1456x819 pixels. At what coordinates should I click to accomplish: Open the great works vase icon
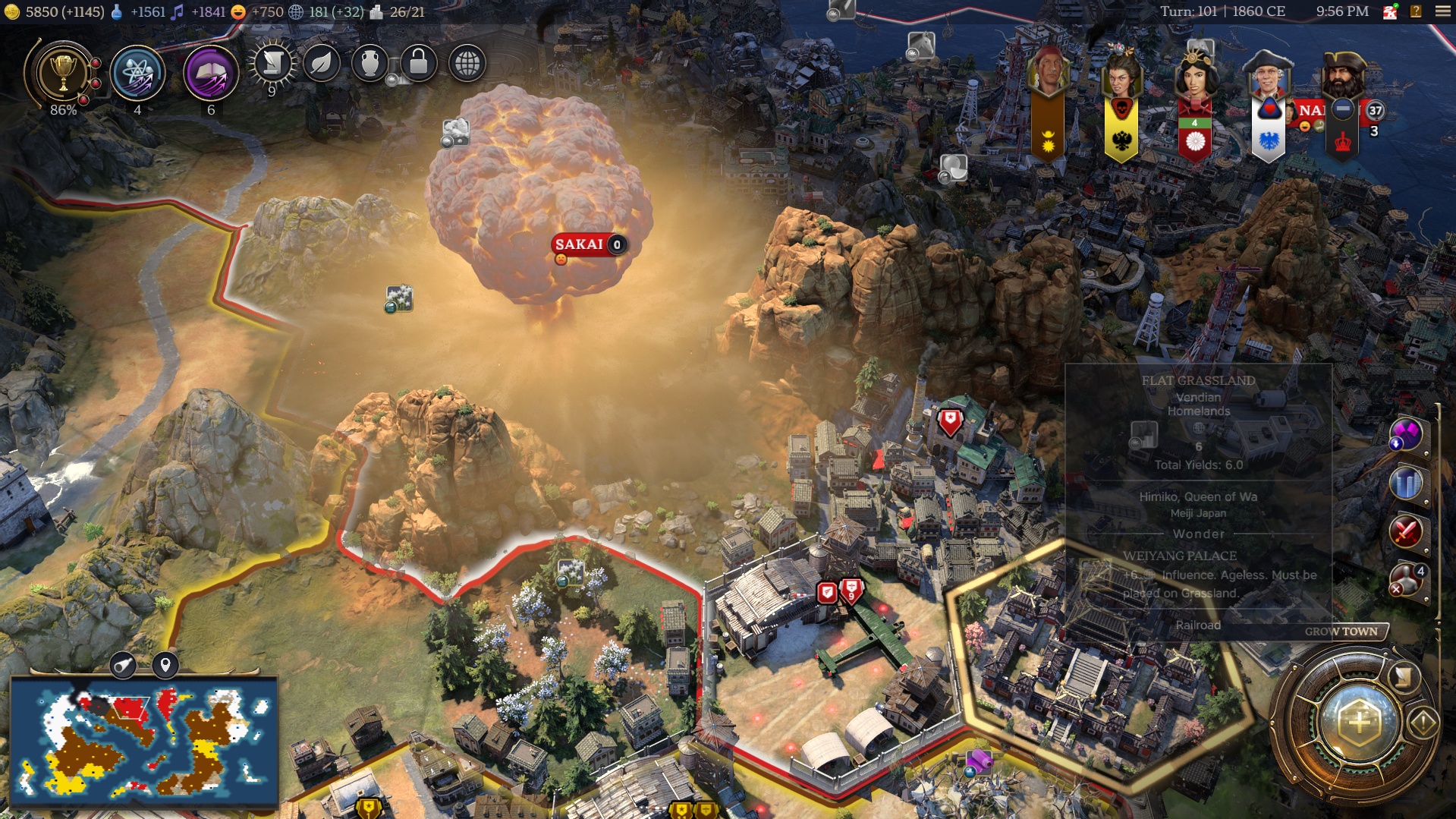pos(370,64)
